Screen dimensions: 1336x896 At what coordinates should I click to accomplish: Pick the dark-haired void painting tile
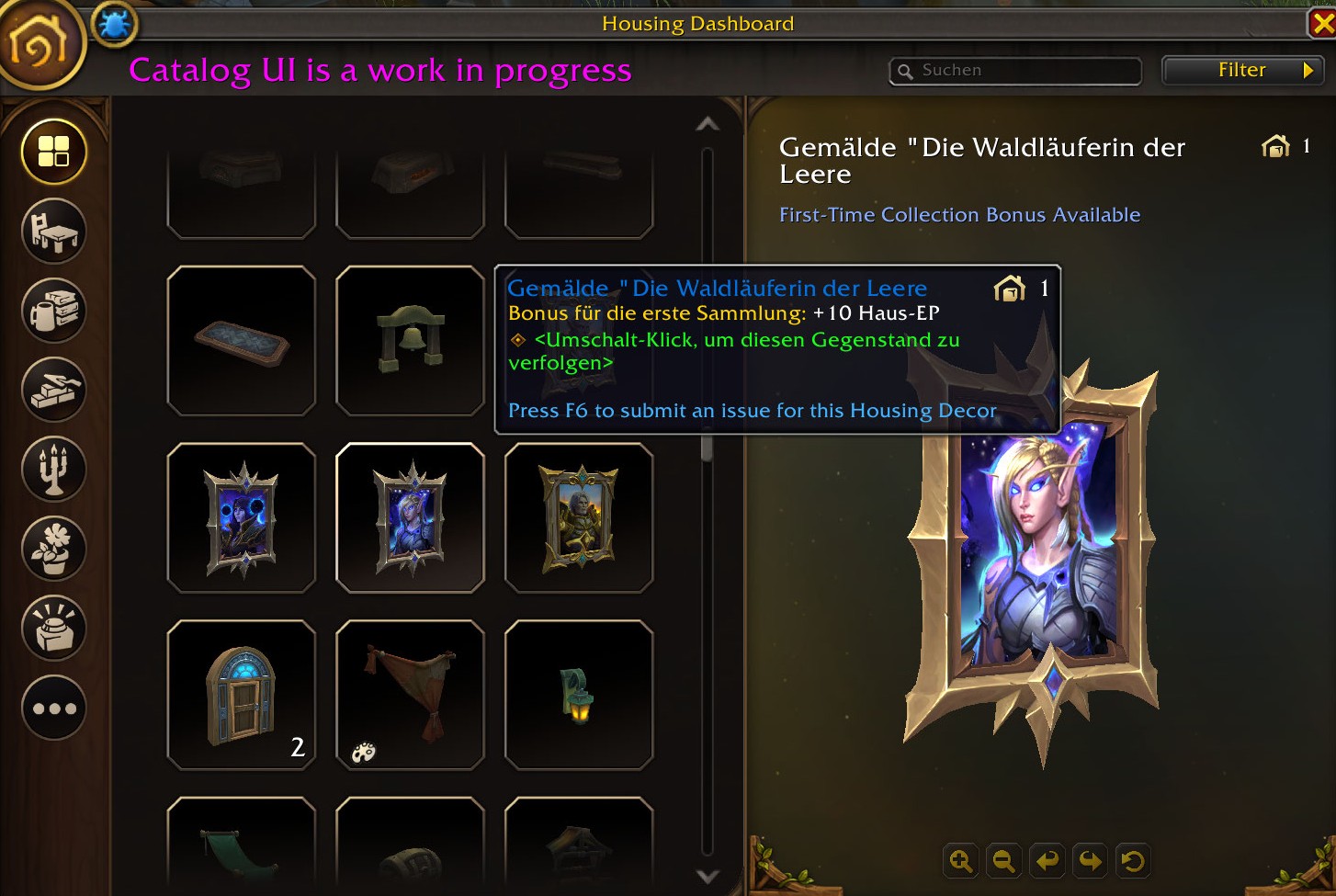(241, 518)
